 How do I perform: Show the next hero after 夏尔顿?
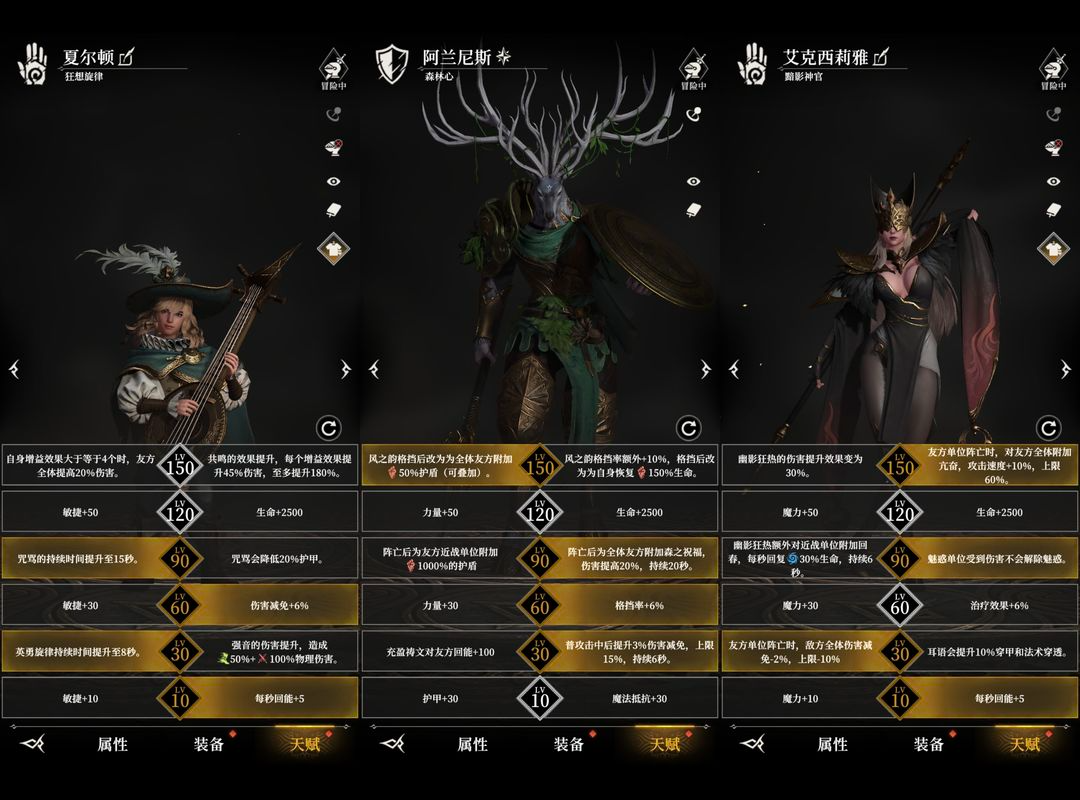pyautogui.click(x=345, y=369)
